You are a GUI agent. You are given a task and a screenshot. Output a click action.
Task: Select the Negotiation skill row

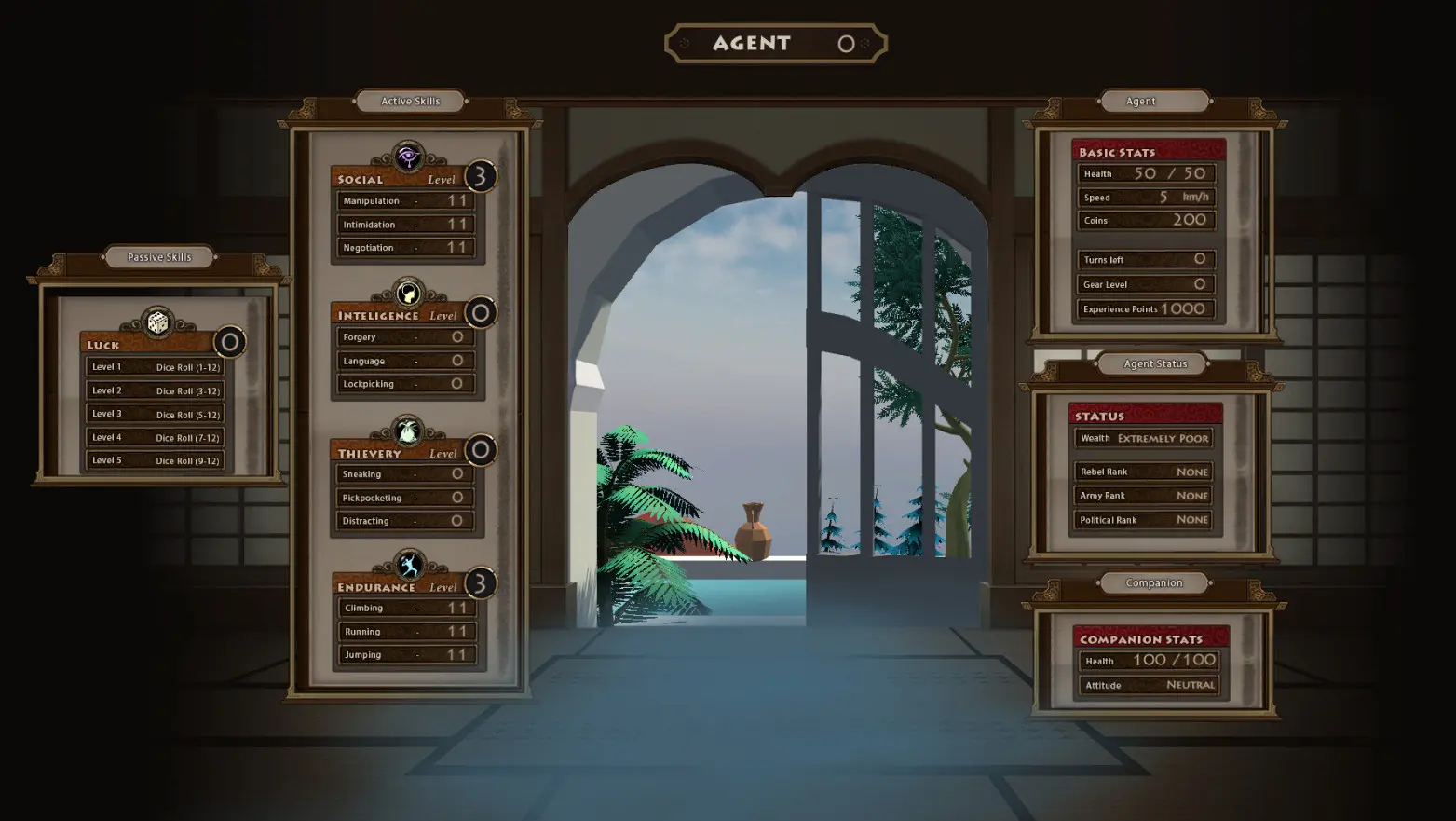[x=406, y=248]
